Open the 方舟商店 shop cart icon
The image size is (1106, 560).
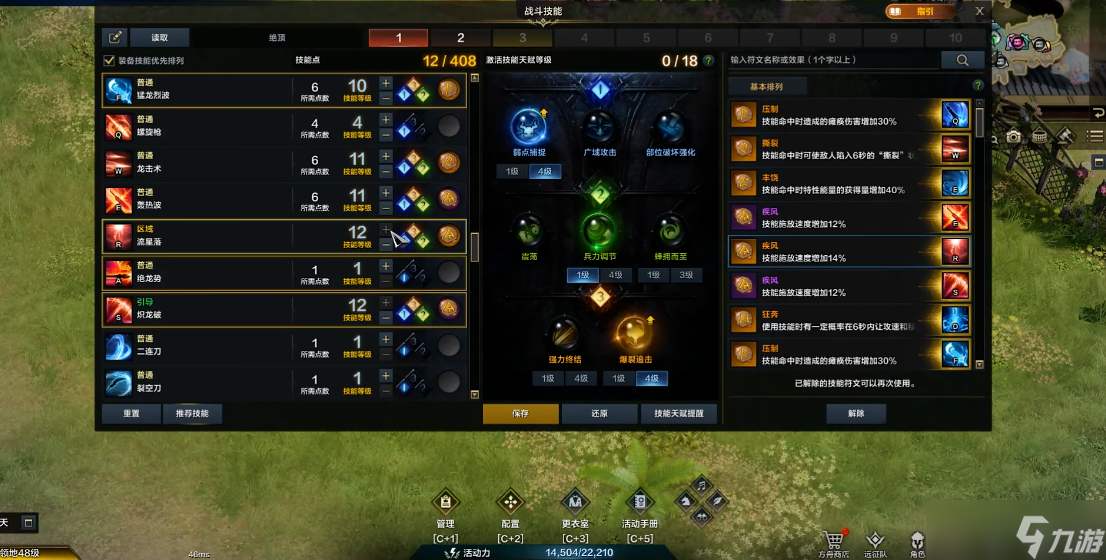click(x=829, y=541)
